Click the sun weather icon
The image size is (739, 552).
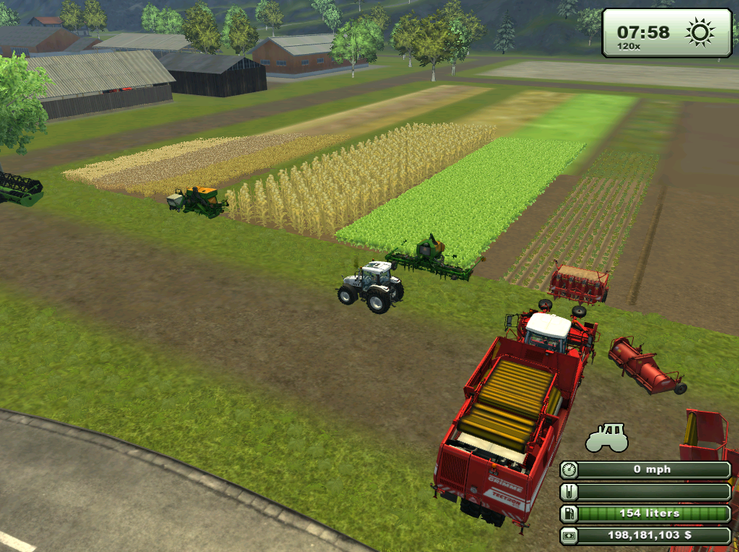click(700, 32)
